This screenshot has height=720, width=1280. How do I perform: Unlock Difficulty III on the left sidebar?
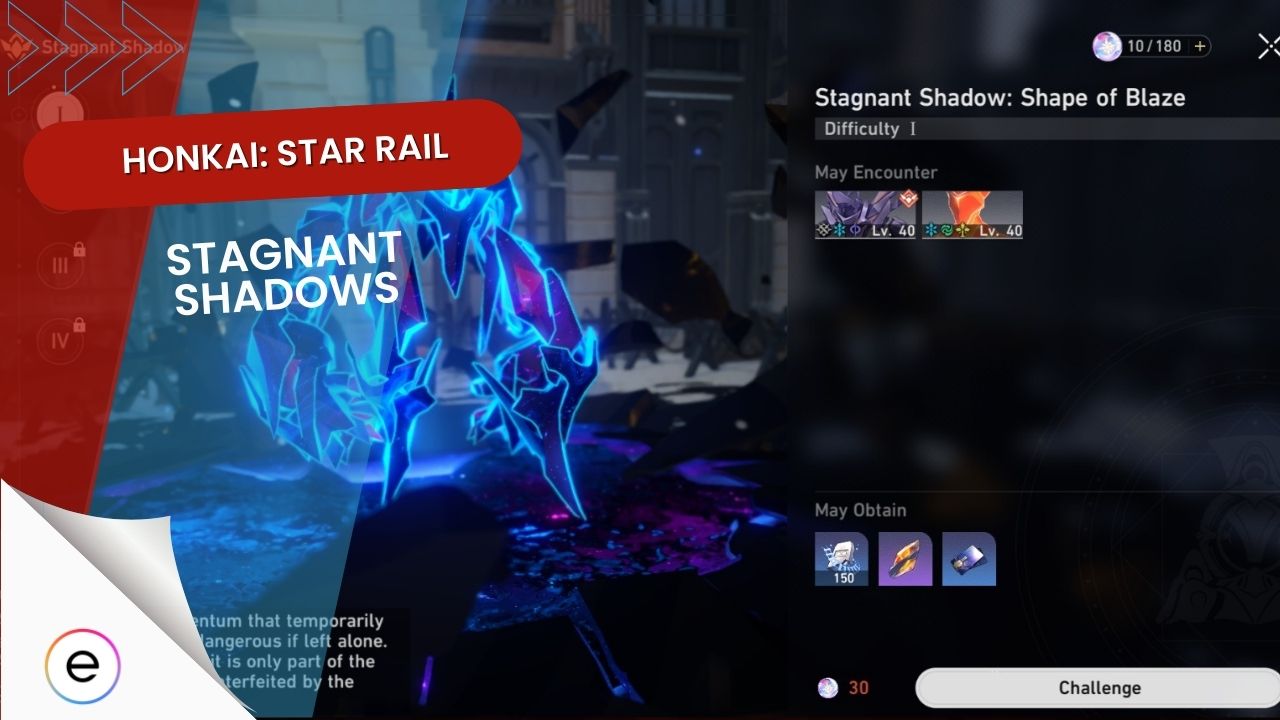click(60, 265)
